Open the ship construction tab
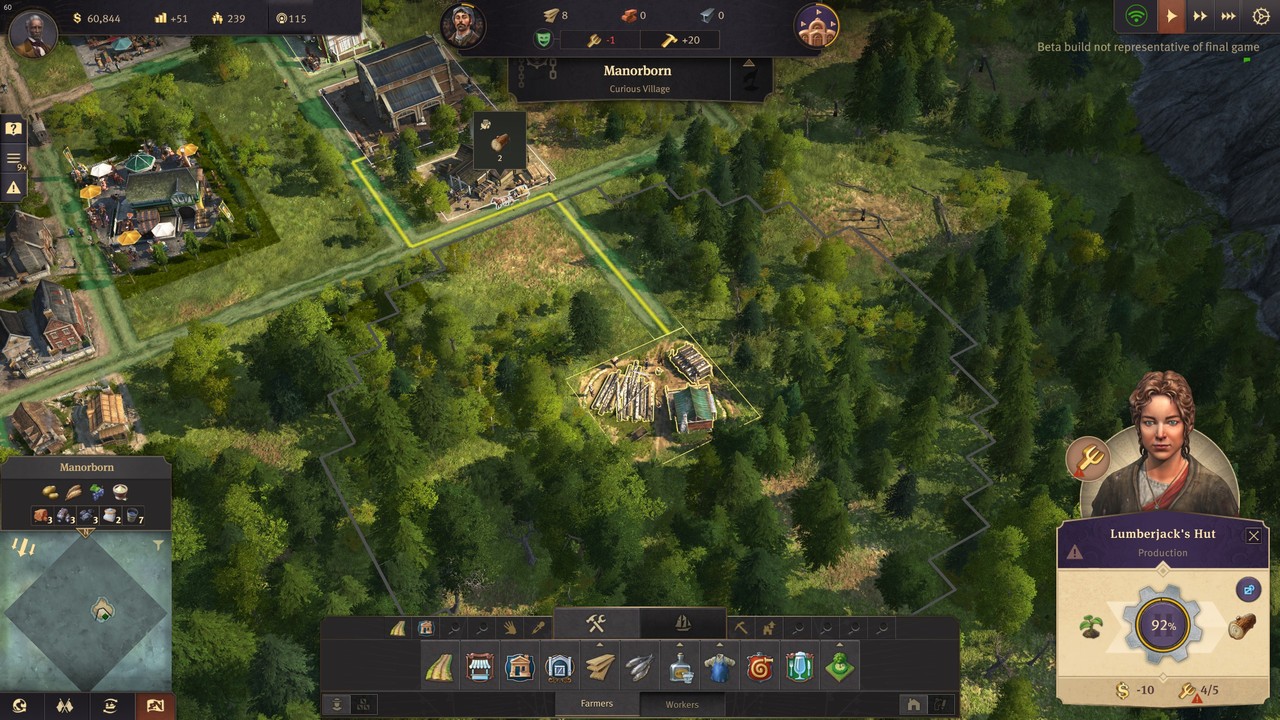 (x=683, y=623)
